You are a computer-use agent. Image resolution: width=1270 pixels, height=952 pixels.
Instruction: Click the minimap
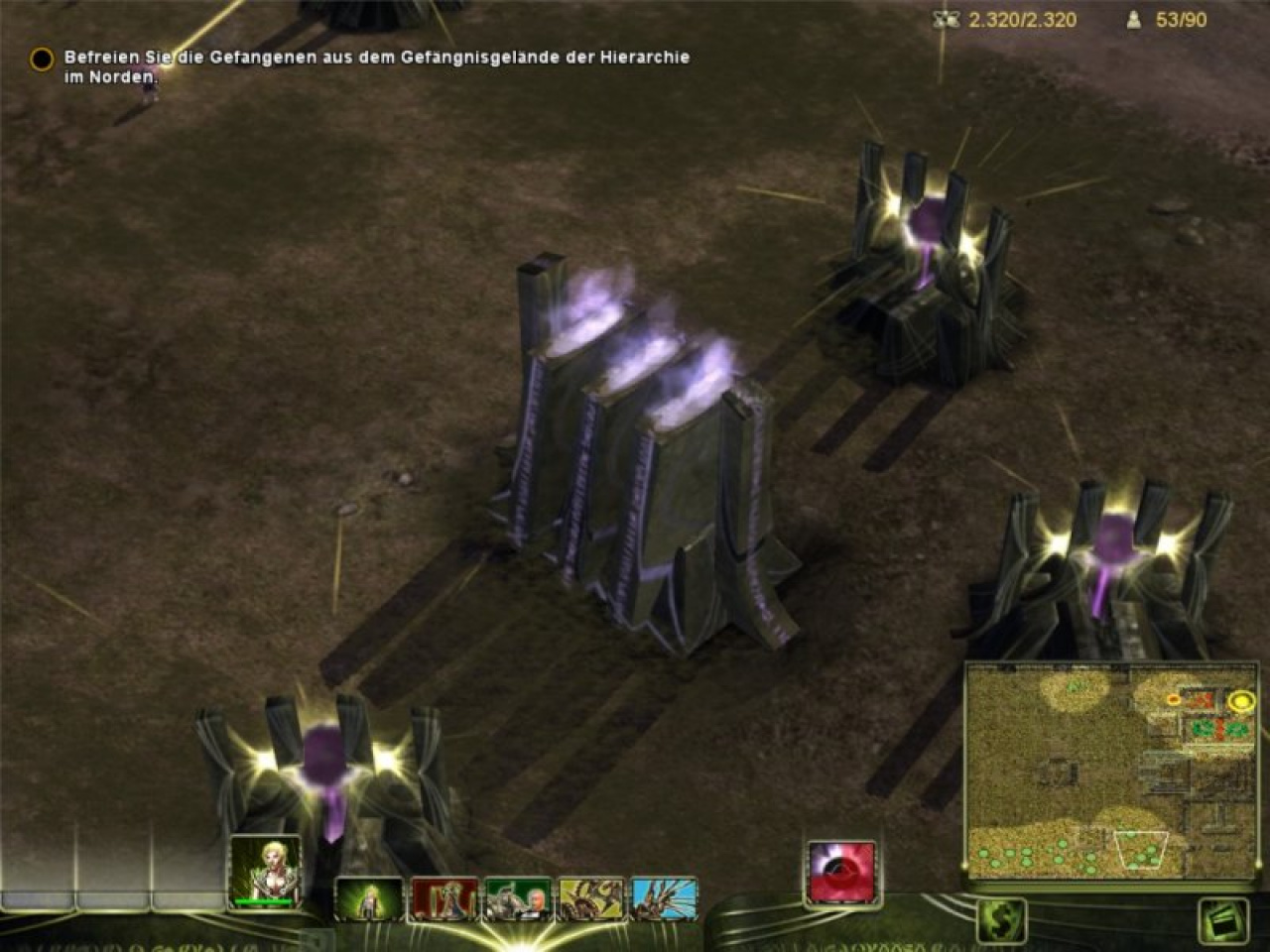coord(1111,772)
